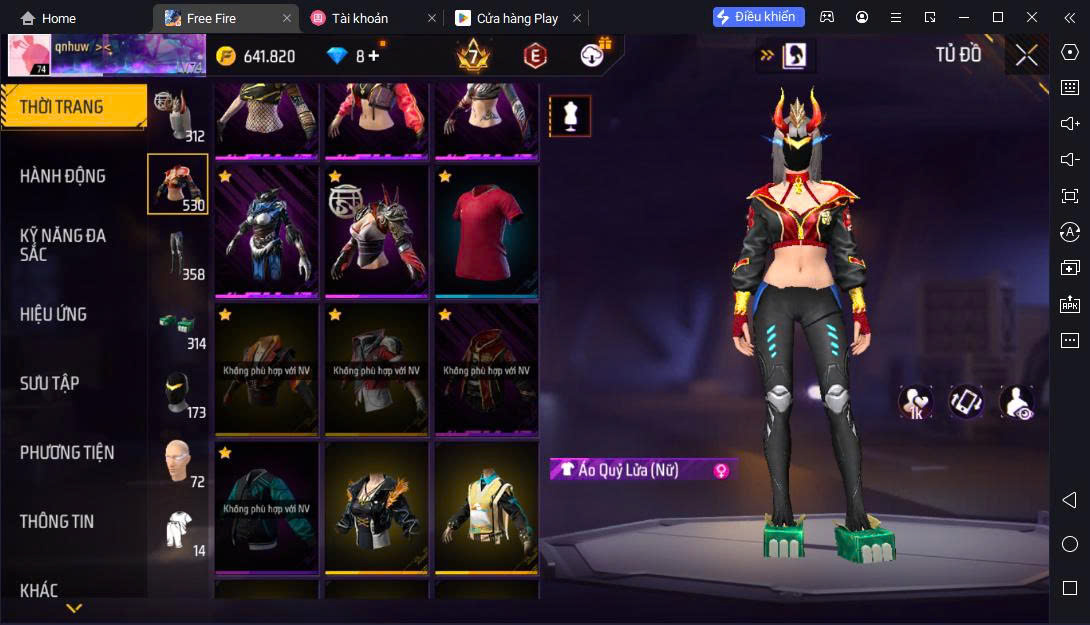Viewport: 1090px width, 625px height.
Task: Switch to HÀNH ĐỘNG category
Action: point(63,176)
